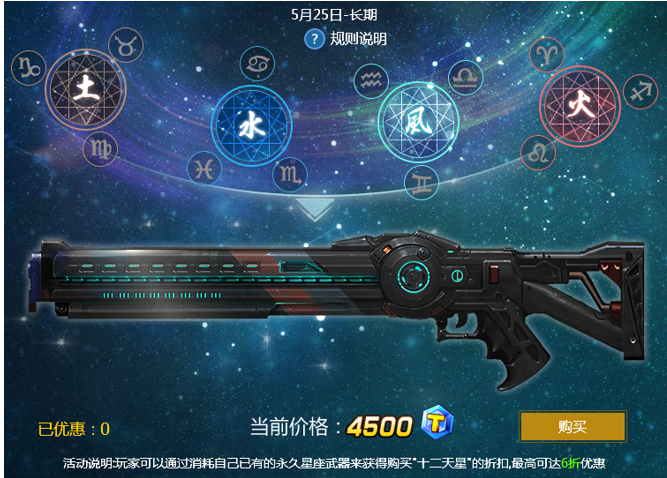Viewport: 667px width, 478px height.
Task: Click the blue question mark help icon
Action: point(315,39)
